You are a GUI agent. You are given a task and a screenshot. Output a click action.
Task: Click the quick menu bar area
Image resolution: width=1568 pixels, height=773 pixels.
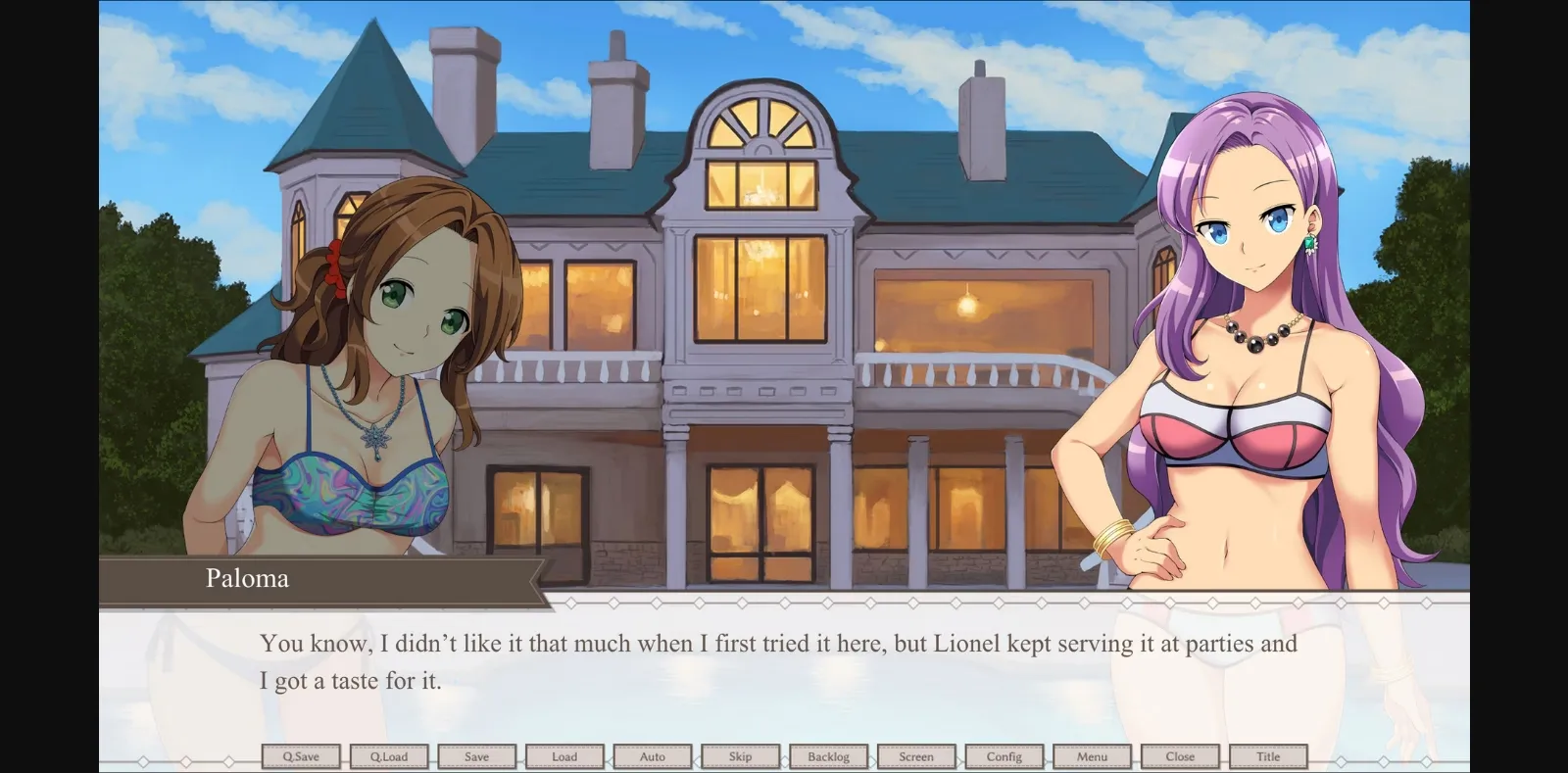tap(784, 755)
